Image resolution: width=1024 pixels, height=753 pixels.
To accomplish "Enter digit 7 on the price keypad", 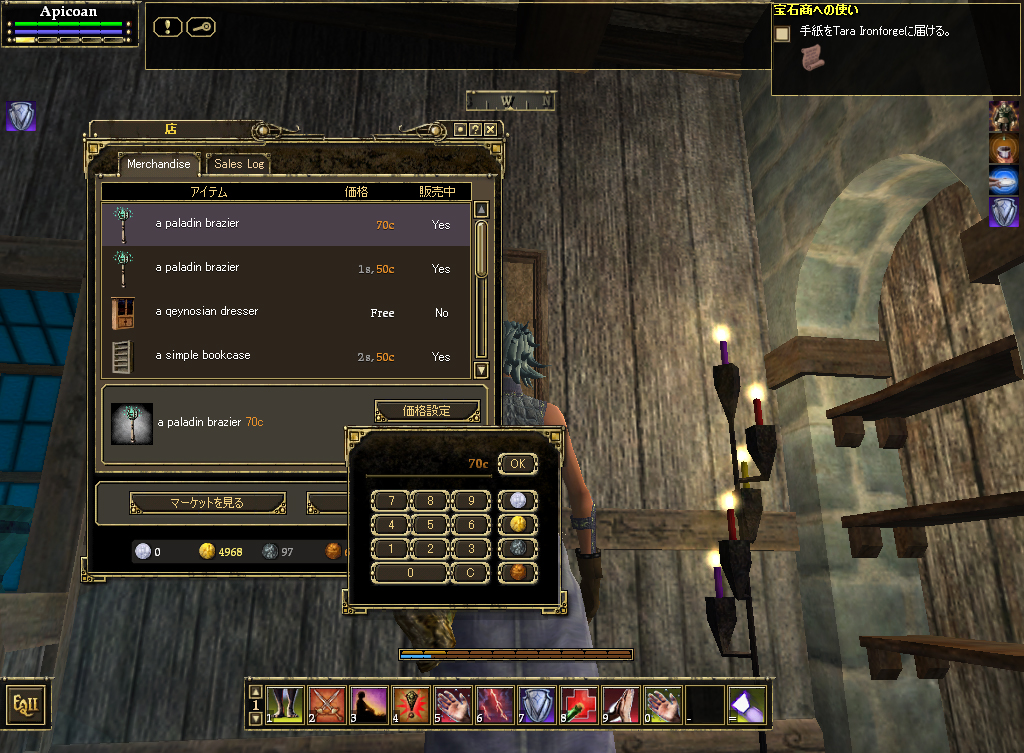I will (390, 501).
